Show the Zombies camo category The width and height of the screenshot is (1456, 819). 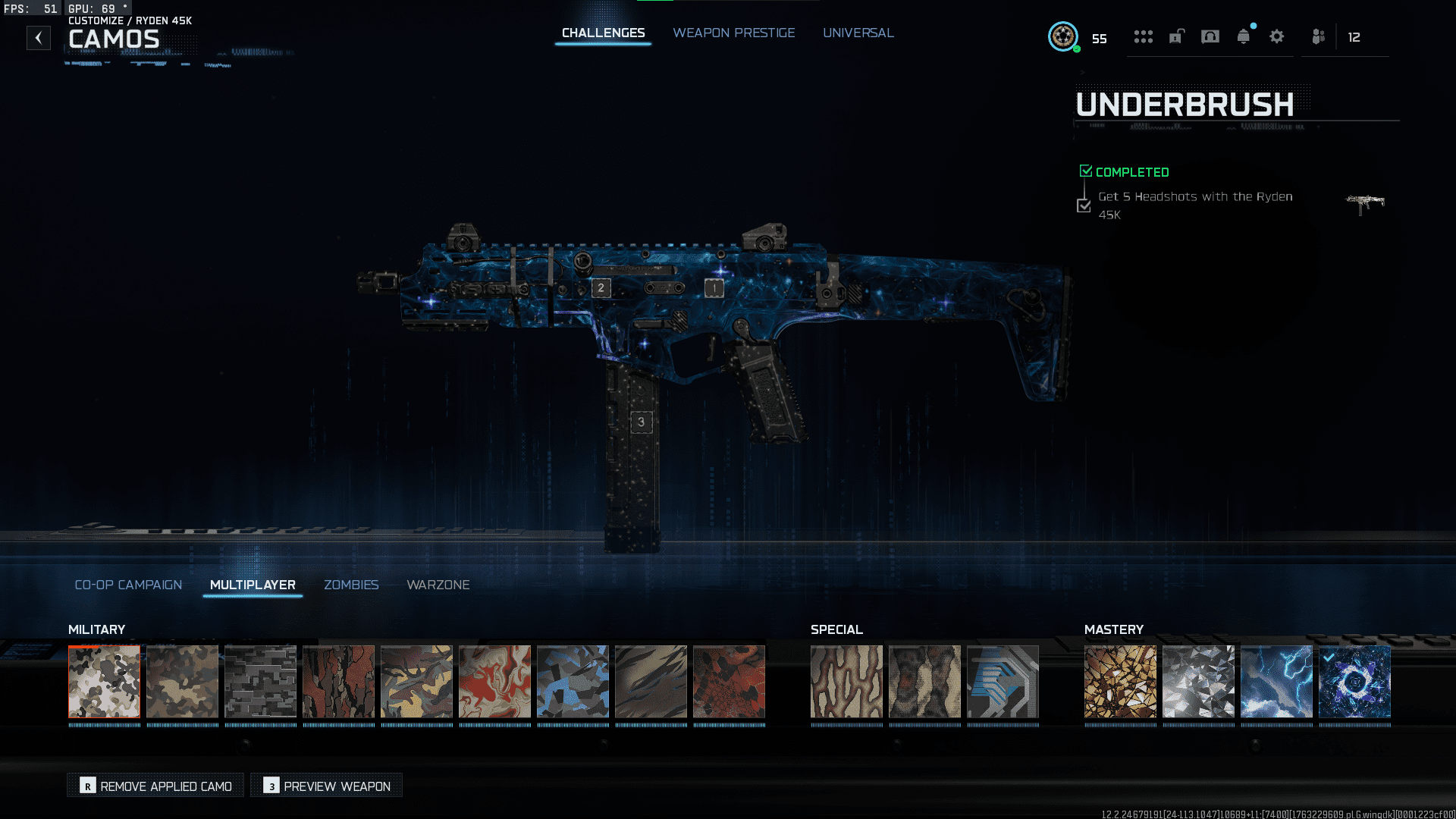pos(351,585)
